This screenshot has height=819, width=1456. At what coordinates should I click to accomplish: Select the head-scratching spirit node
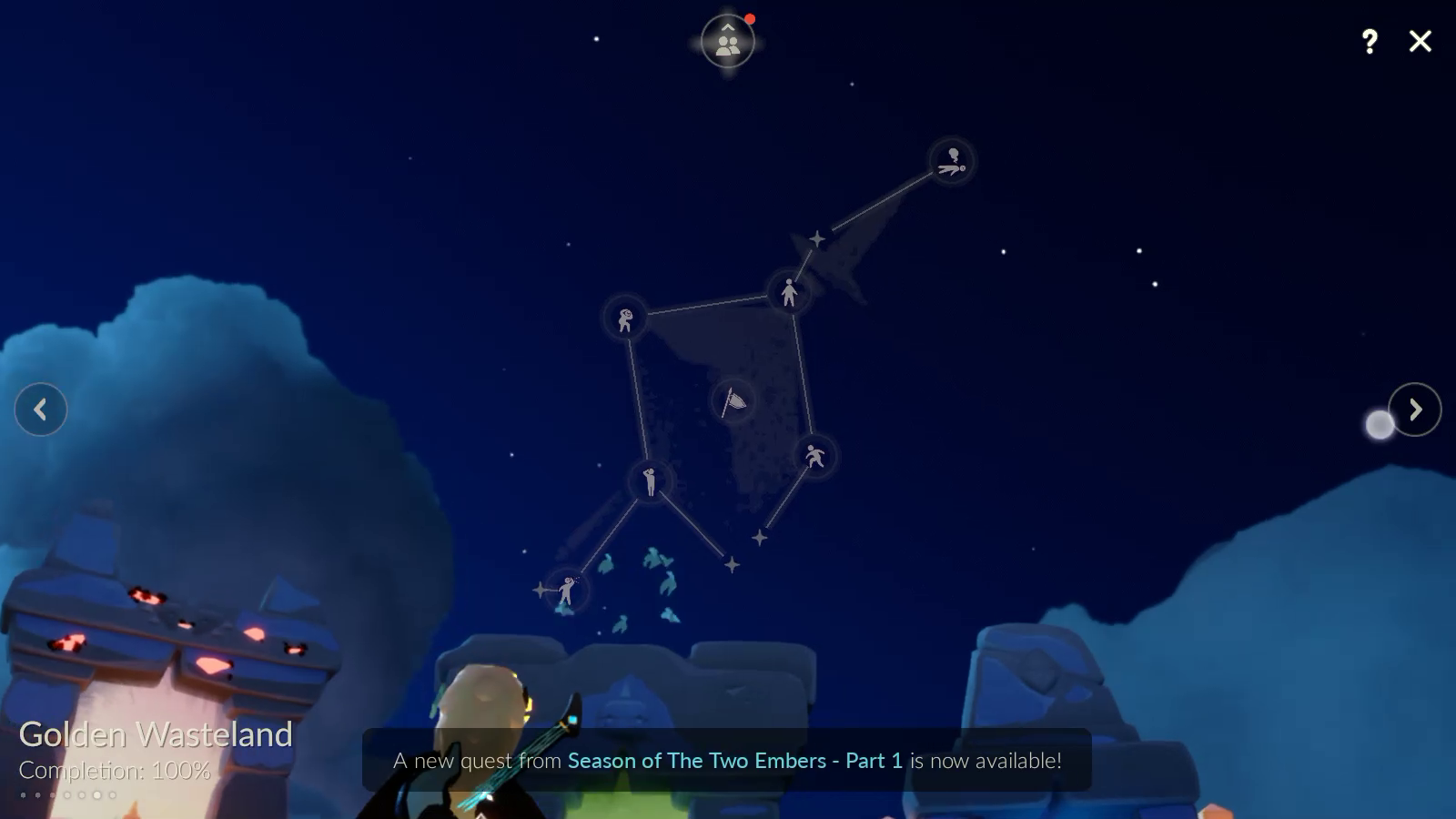point(625,319)
